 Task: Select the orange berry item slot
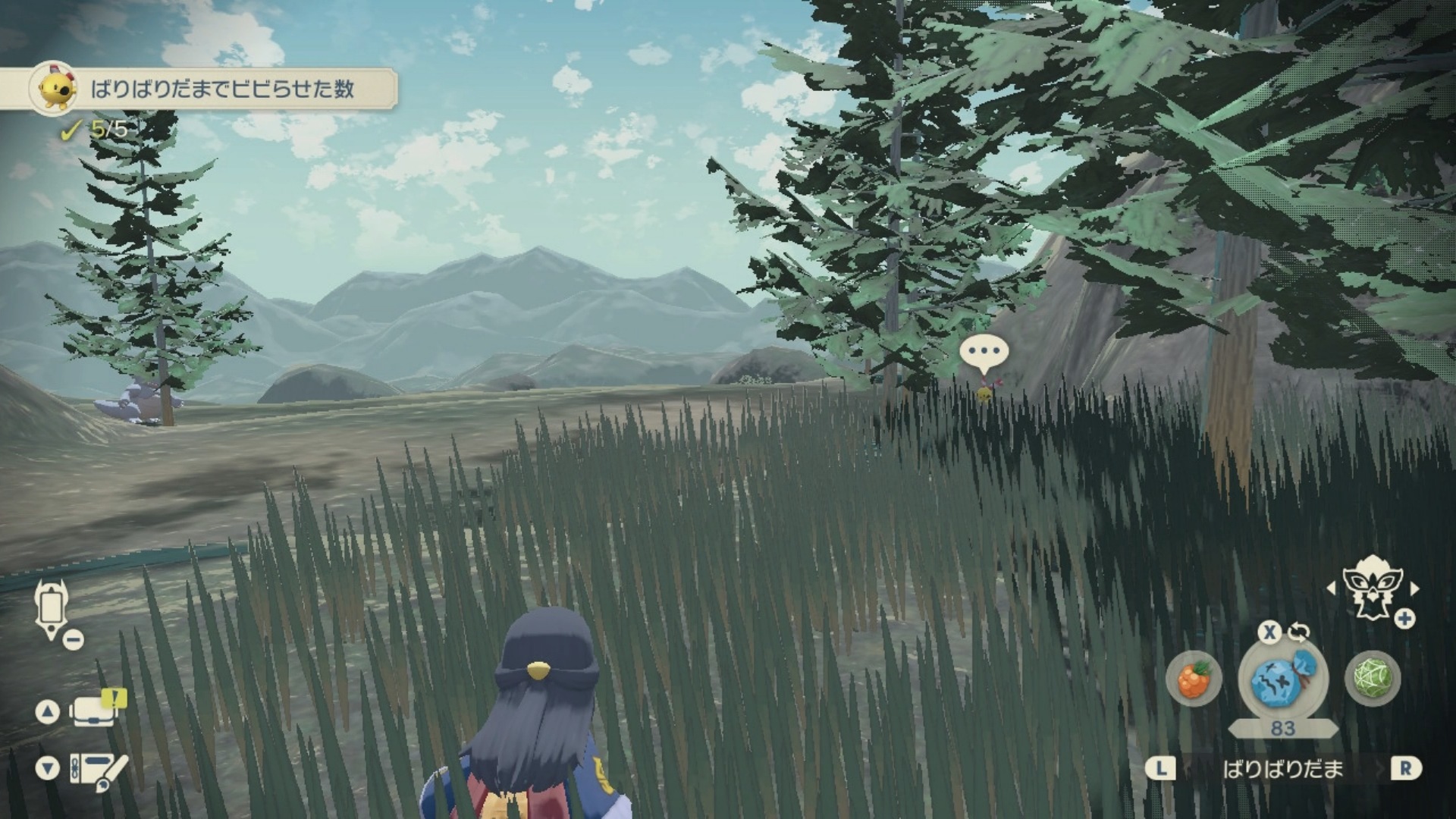click(1194, 679)
